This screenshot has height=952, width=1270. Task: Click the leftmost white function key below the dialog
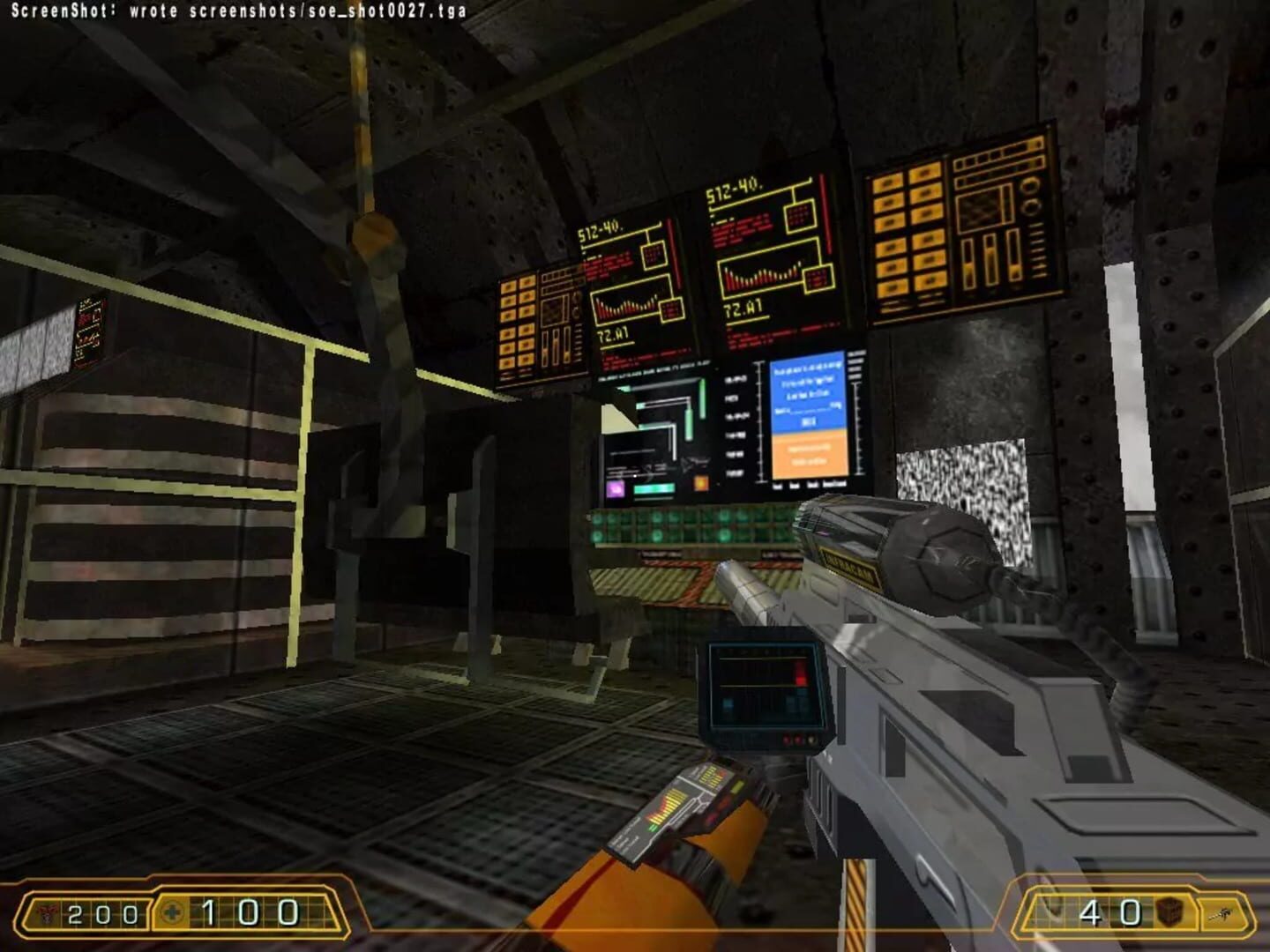777,487
